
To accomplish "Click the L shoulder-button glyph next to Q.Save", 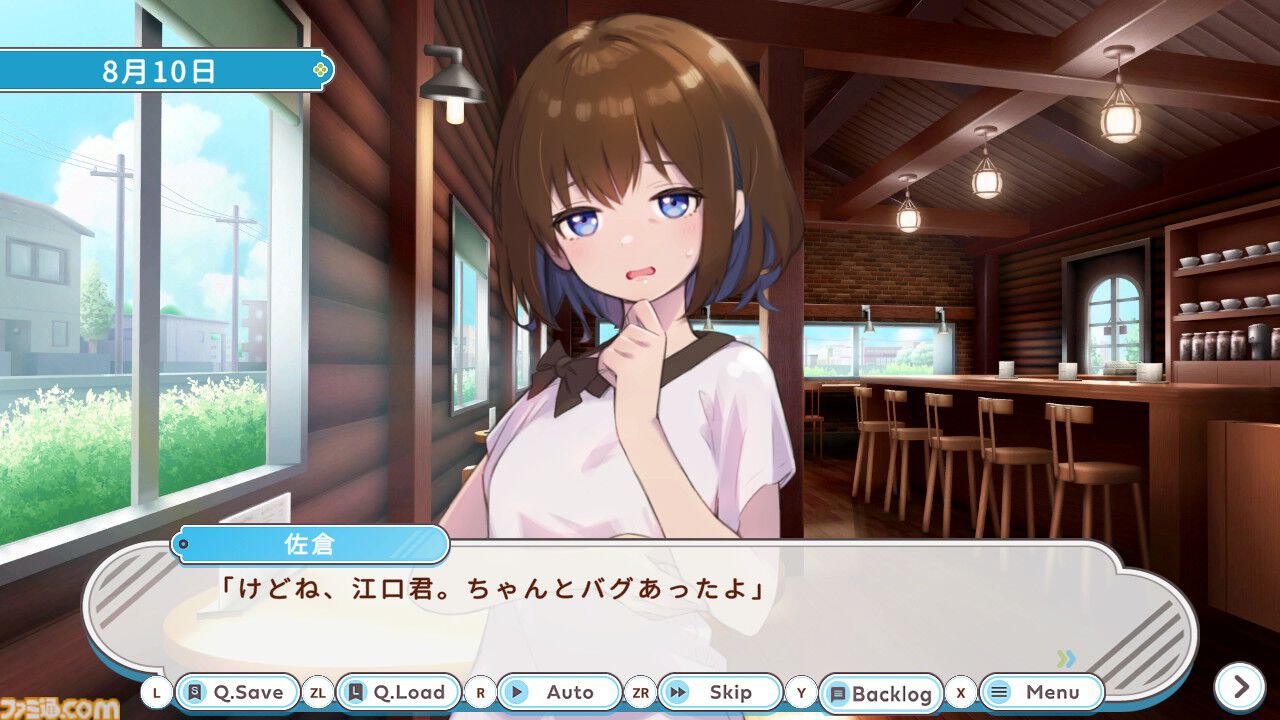I will point(159,692).
